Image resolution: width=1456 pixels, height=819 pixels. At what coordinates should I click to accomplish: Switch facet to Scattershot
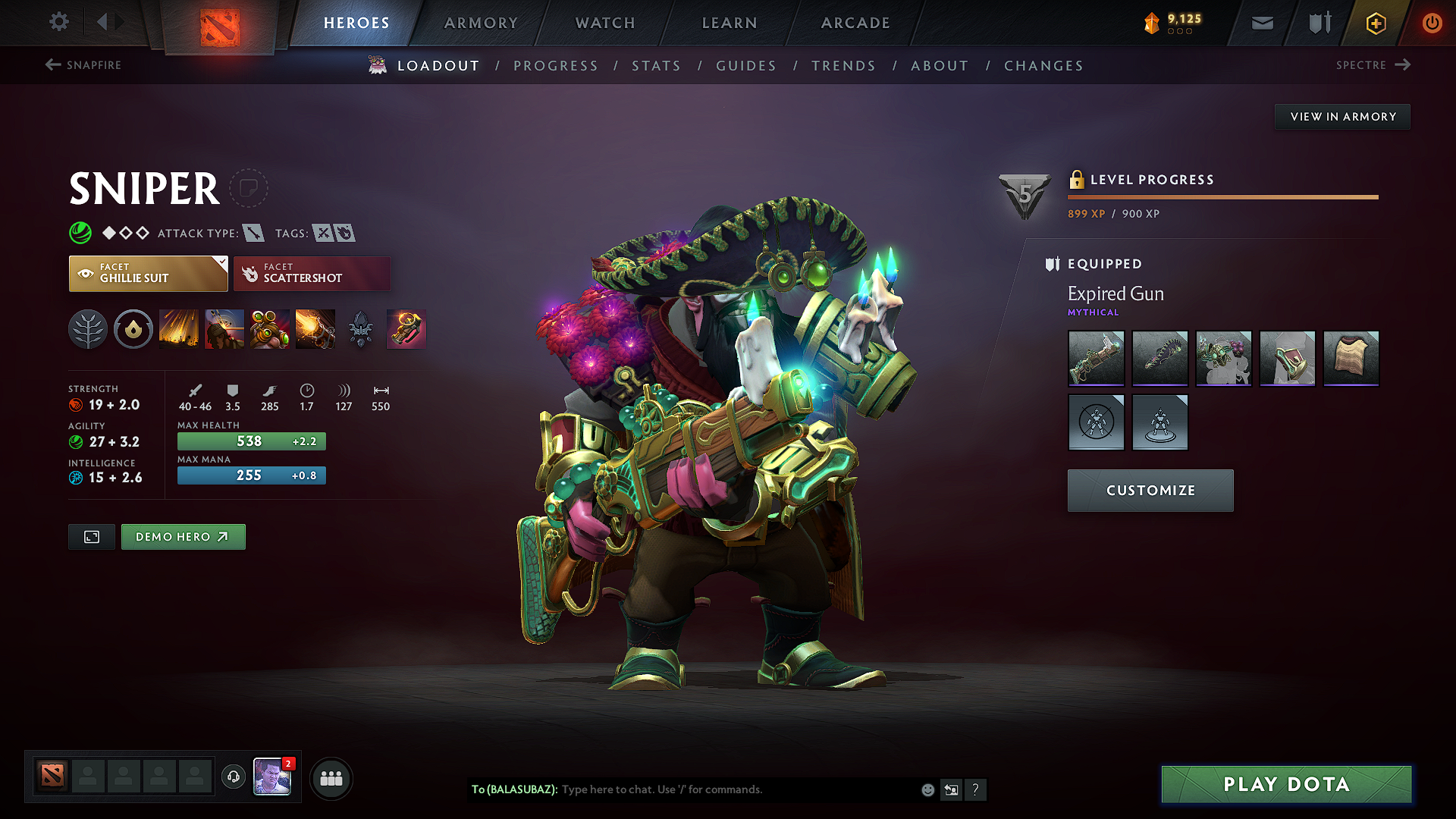(312, 273)
